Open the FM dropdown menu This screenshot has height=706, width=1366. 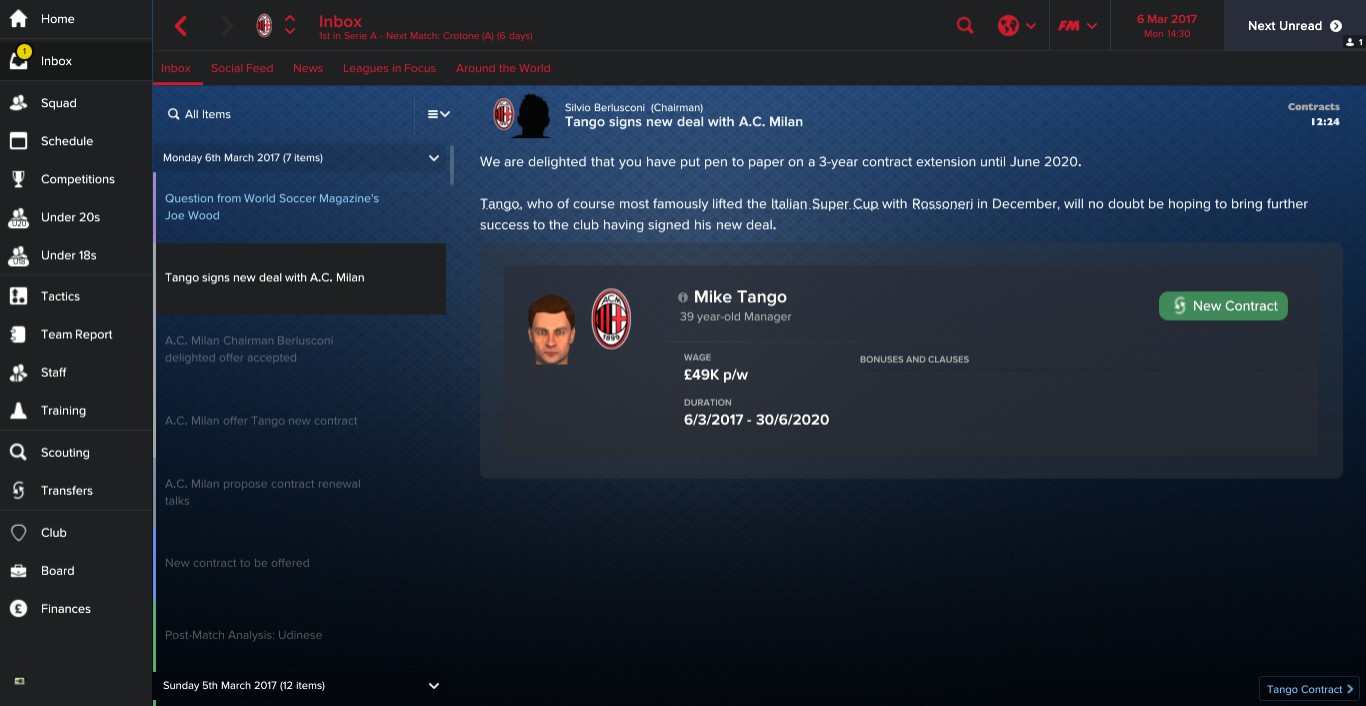[1078, 26]
